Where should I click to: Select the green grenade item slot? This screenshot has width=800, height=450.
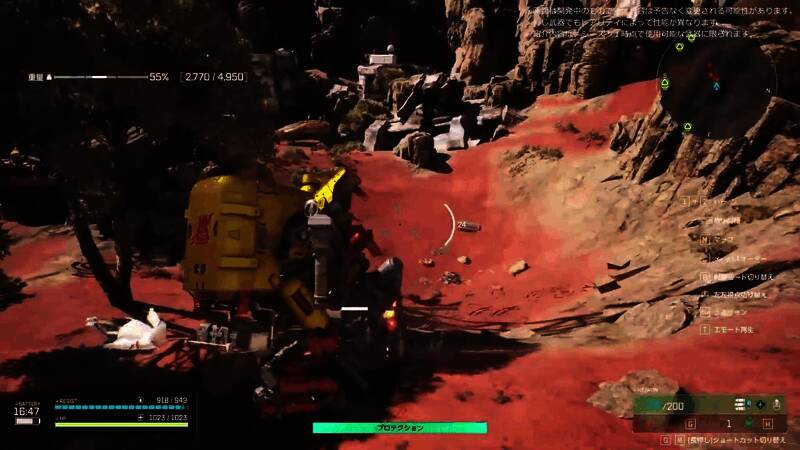click(745, 424)
